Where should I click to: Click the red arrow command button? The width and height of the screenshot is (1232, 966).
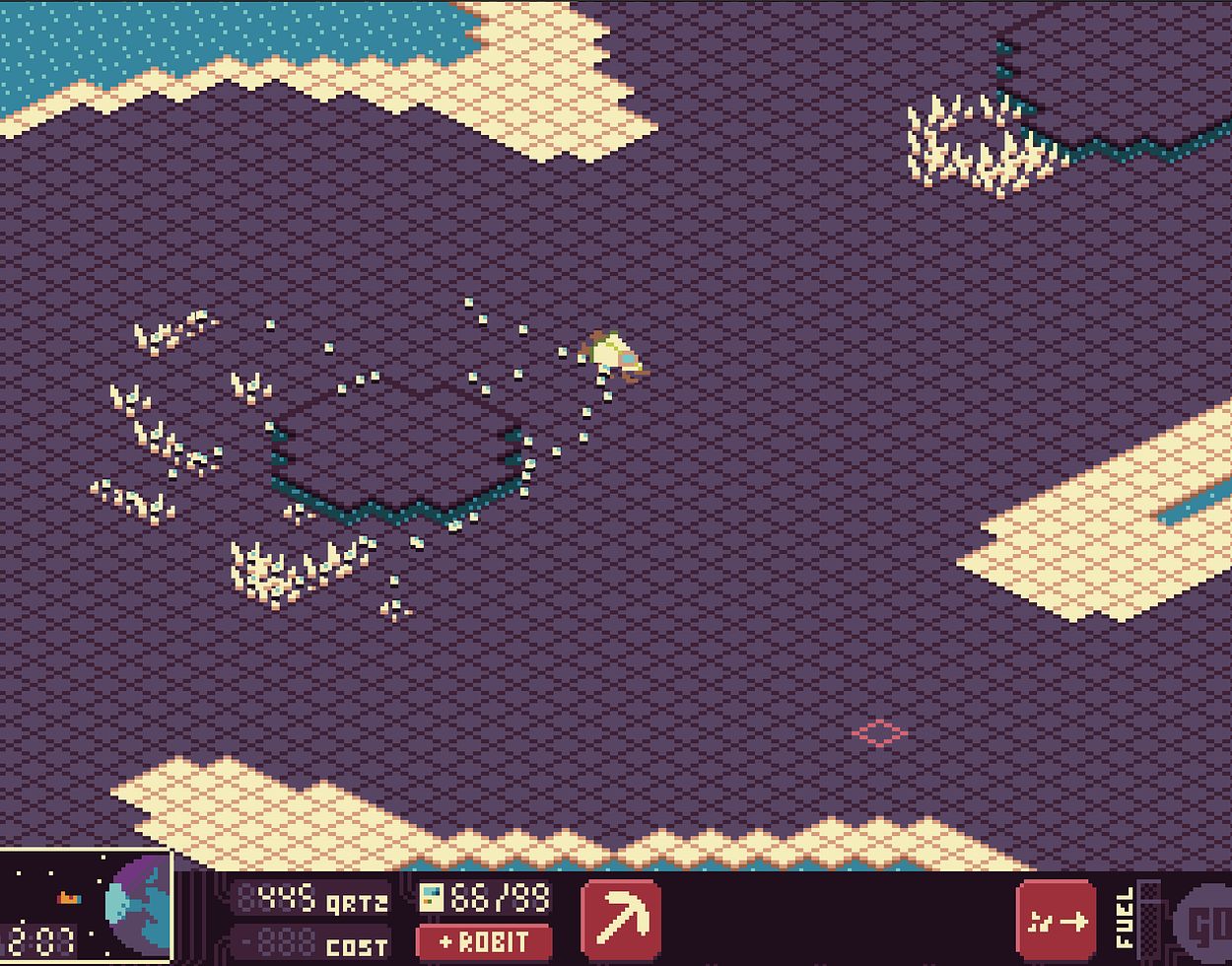coord(1056,921)
